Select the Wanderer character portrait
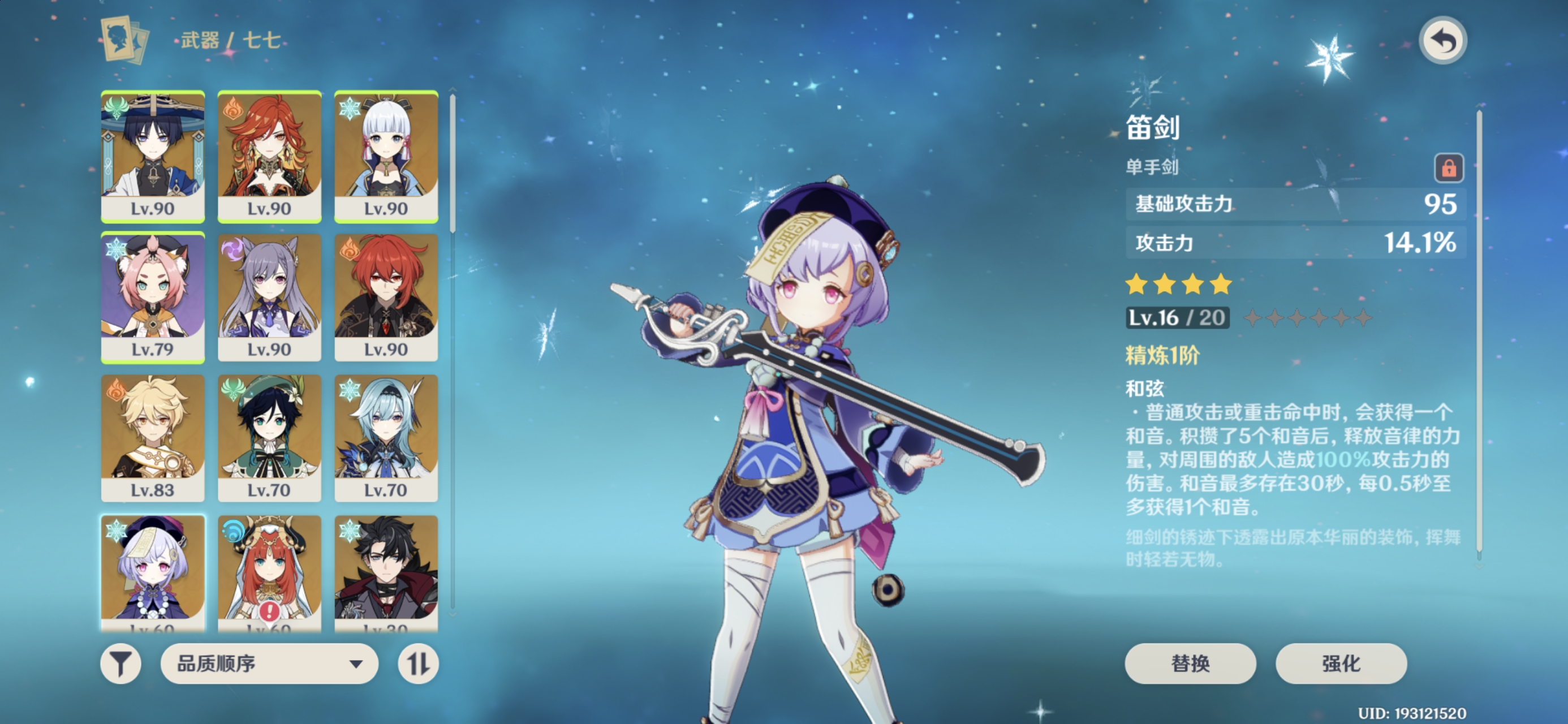 [x=153, y=156]
